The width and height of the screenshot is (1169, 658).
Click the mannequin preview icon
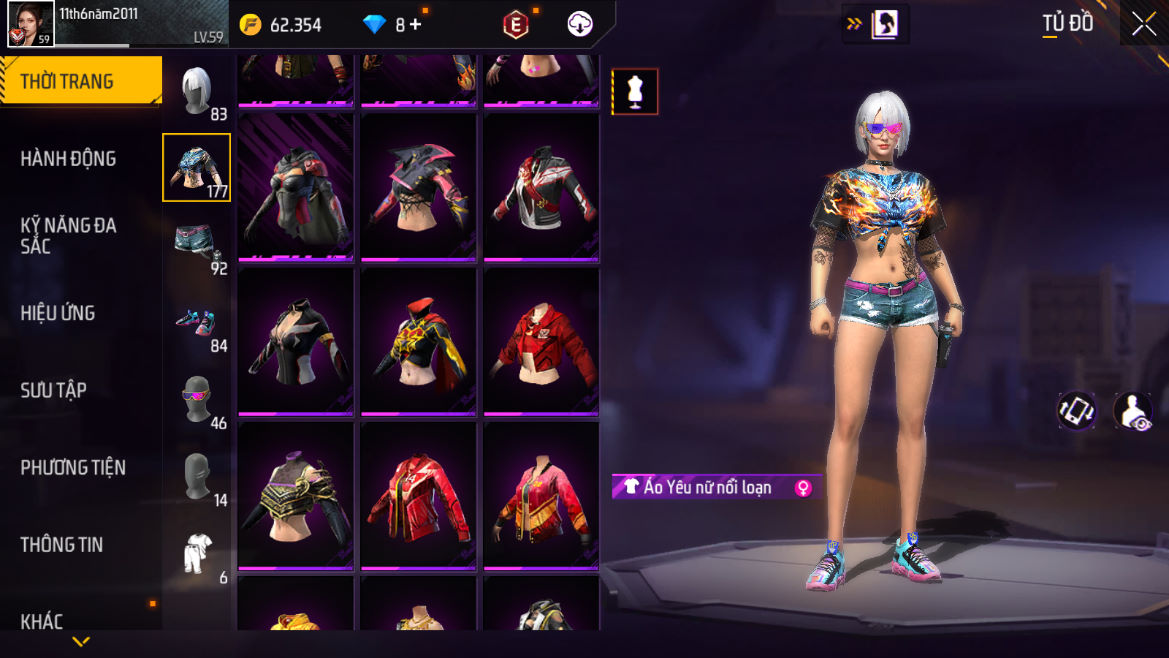click(x=635, y=92)
